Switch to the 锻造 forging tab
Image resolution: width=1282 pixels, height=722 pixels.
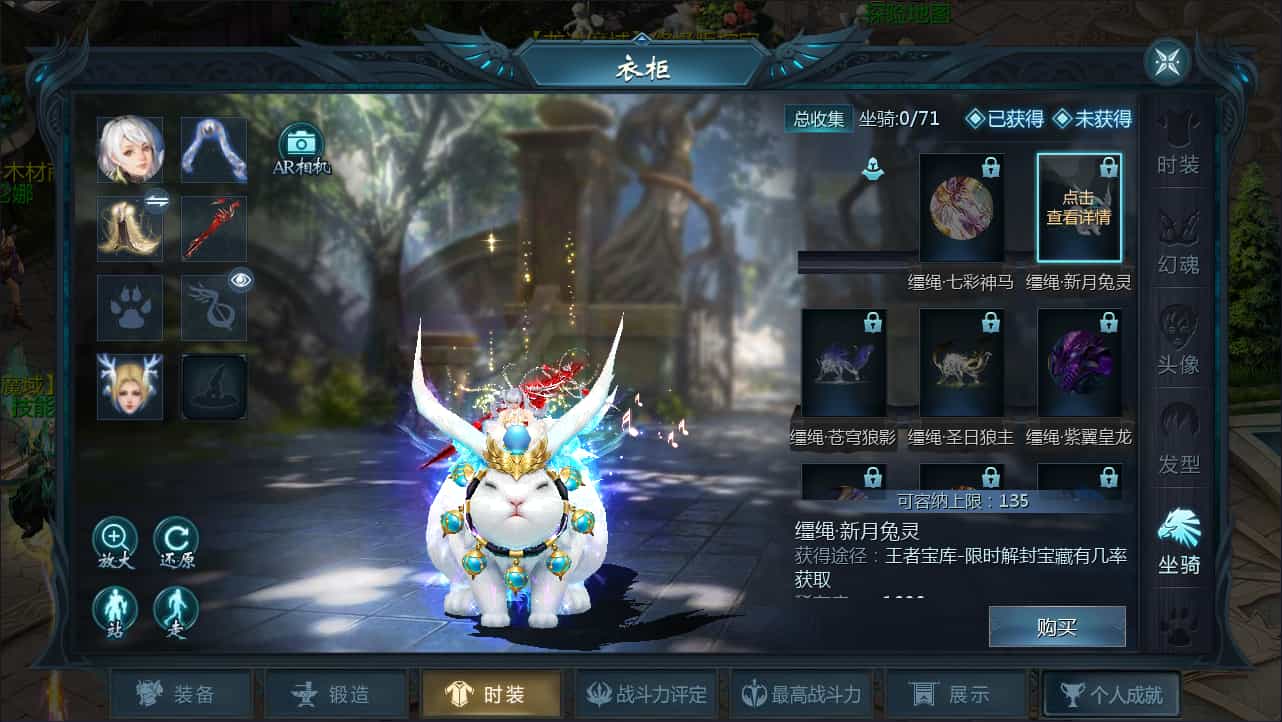336,692
